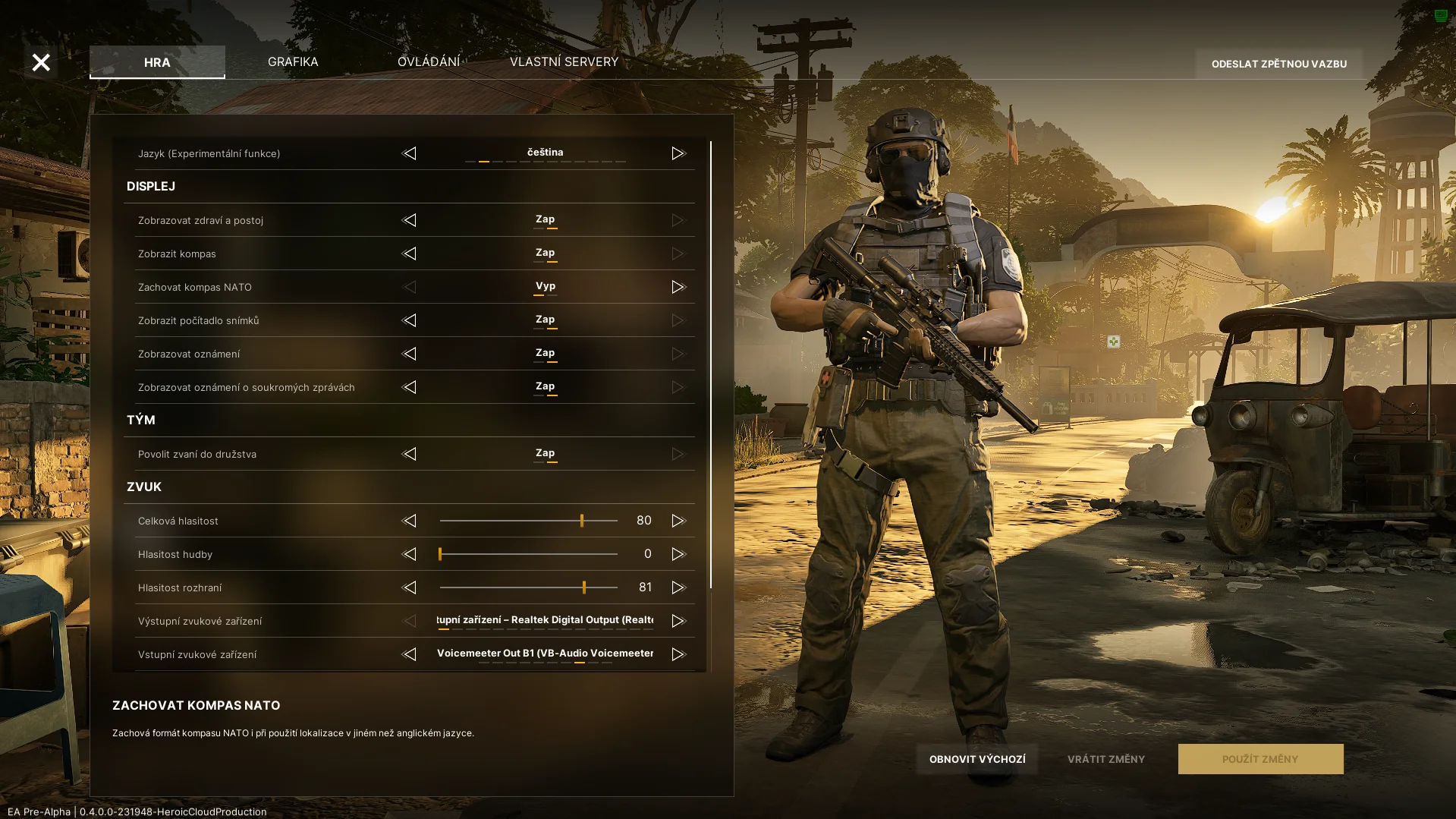1456x819 pixels.
Task: Click VRÁTIT ZMĚNY button
Action: coord(1105,759)
